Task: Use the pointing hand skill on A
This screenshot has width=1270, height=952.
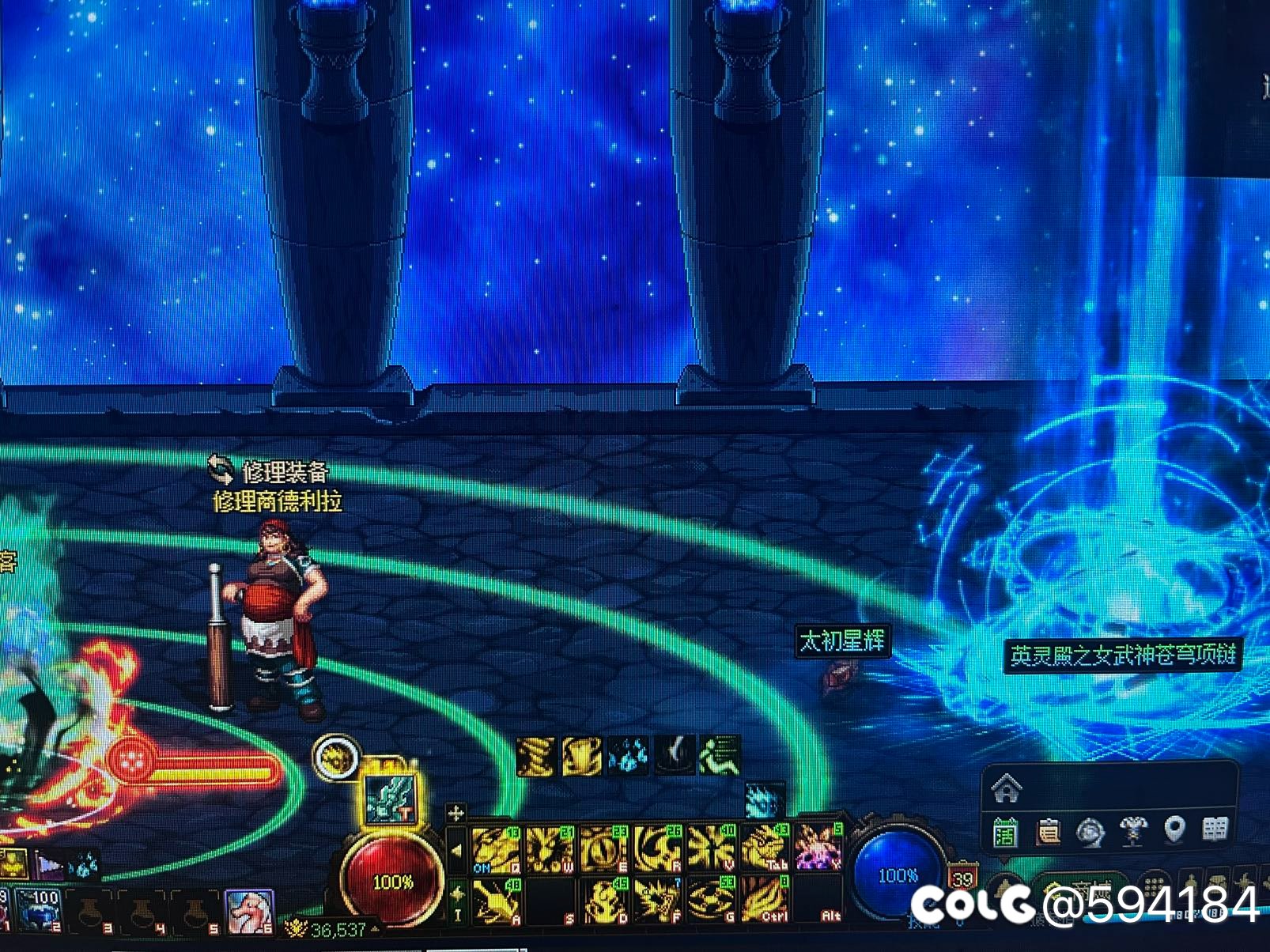Action: click(497, 901)
